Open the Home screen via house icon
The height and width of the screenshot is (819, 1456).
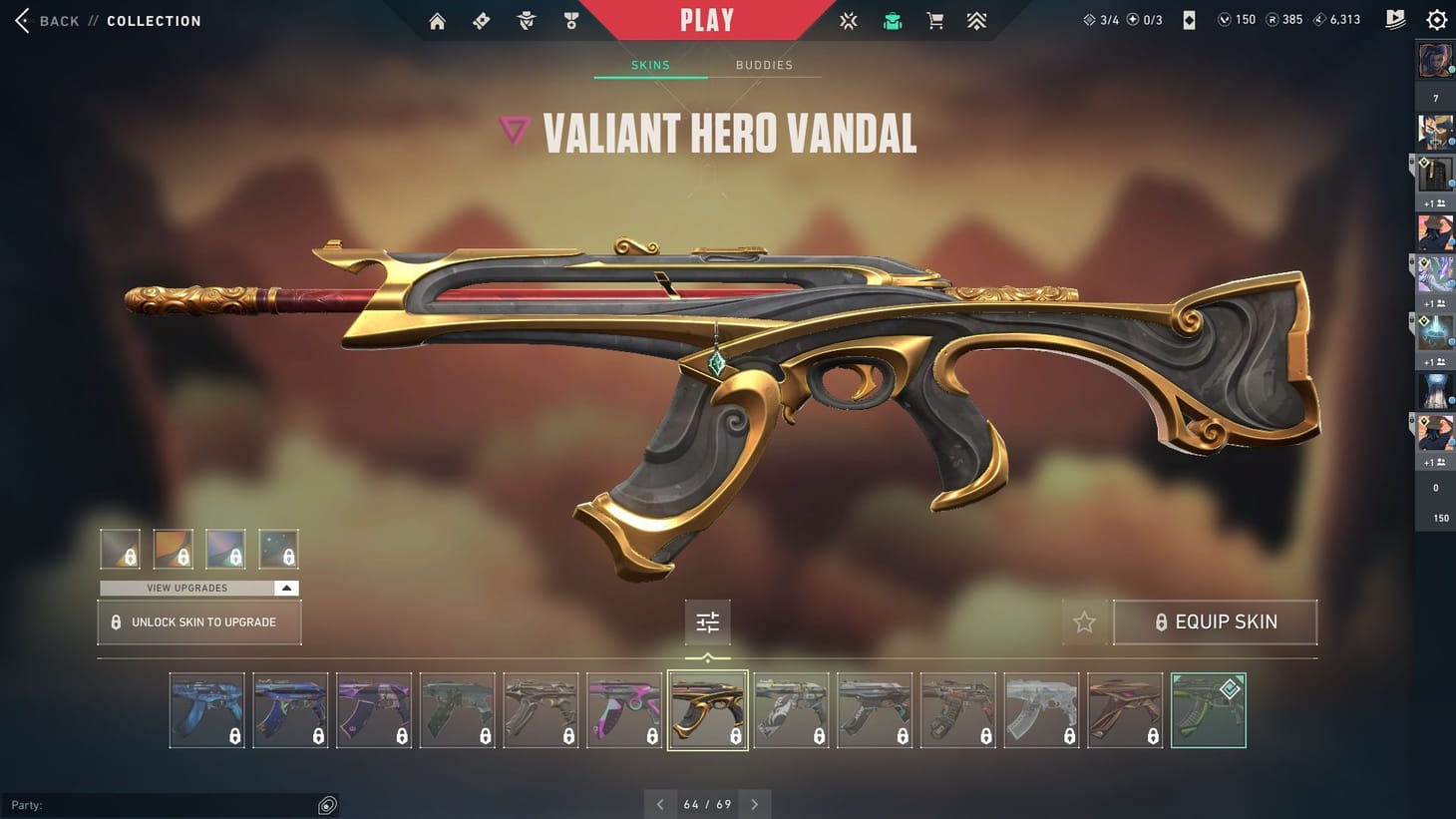coord(437,20)
